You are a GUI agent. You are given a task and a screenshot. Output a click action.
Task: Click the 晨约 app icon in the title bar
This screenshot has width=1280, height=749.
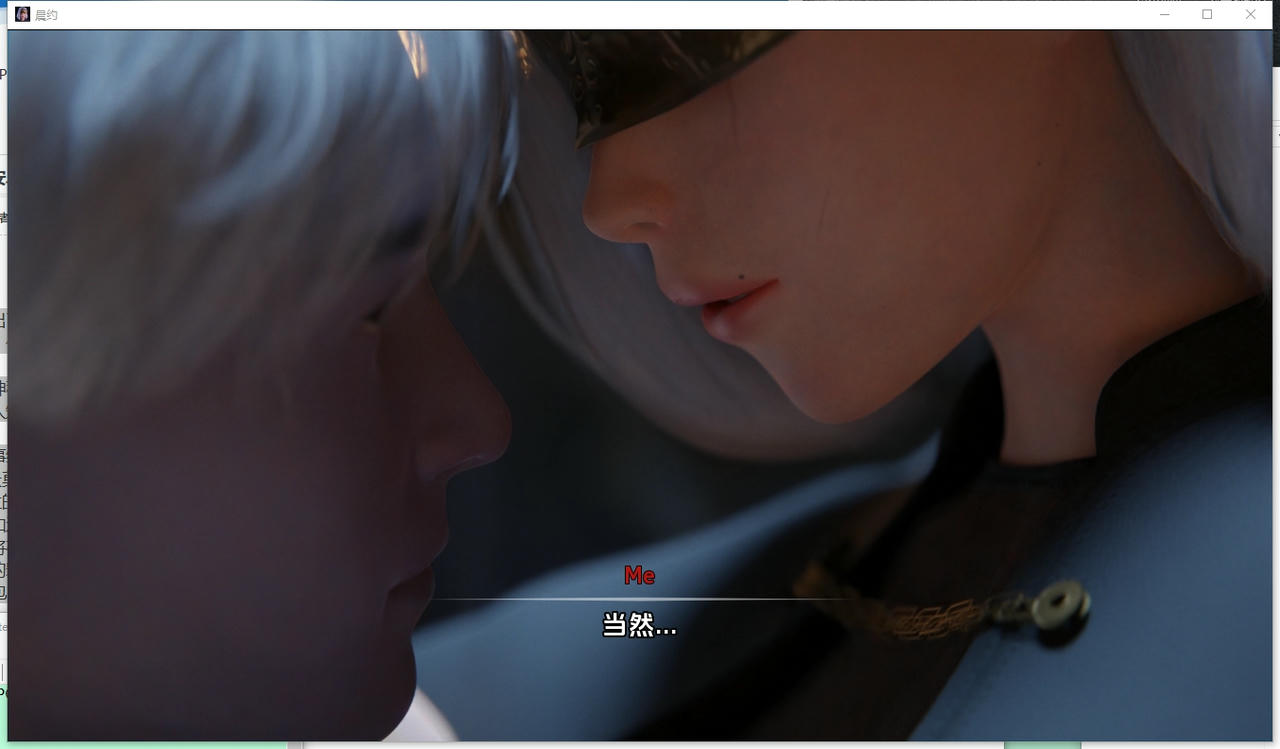point(22,14)
